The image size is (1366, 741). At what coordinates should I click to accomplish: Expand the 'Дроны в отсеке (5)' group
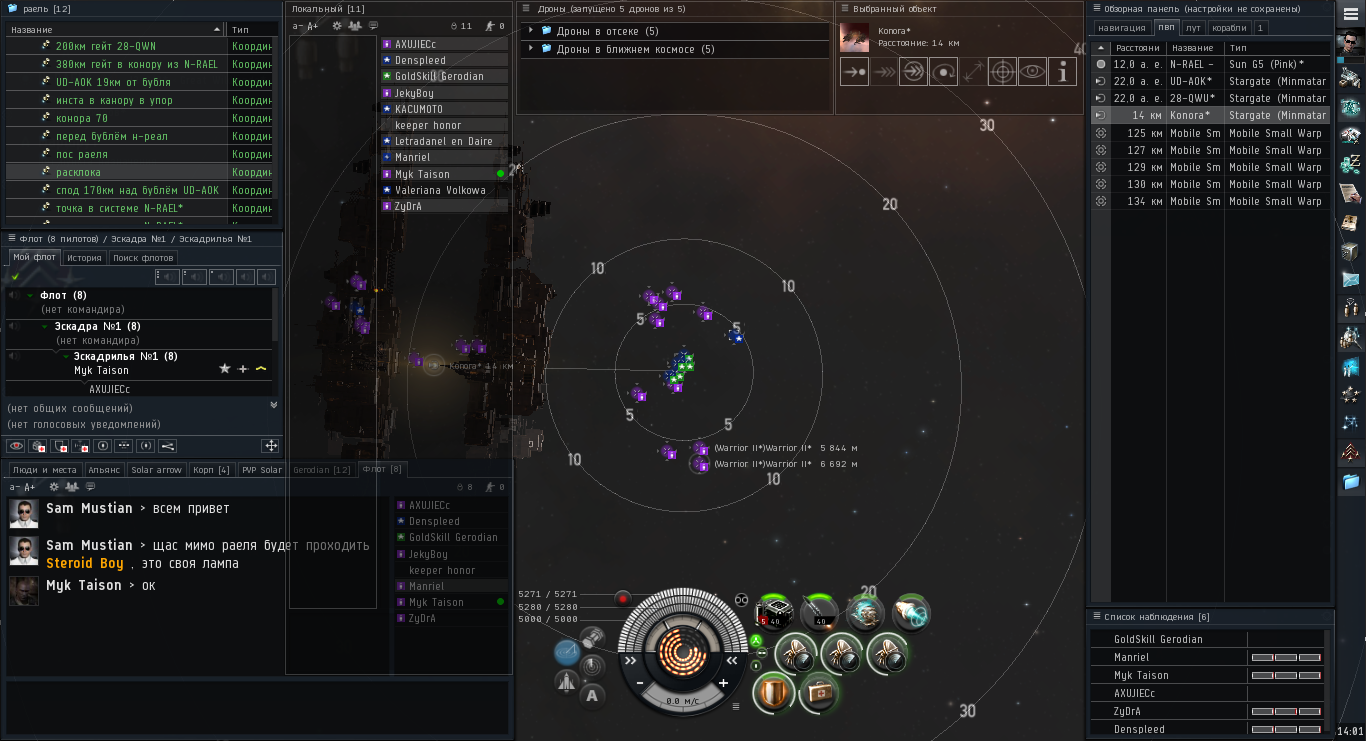pyautogui.click(x=530, y=31)
